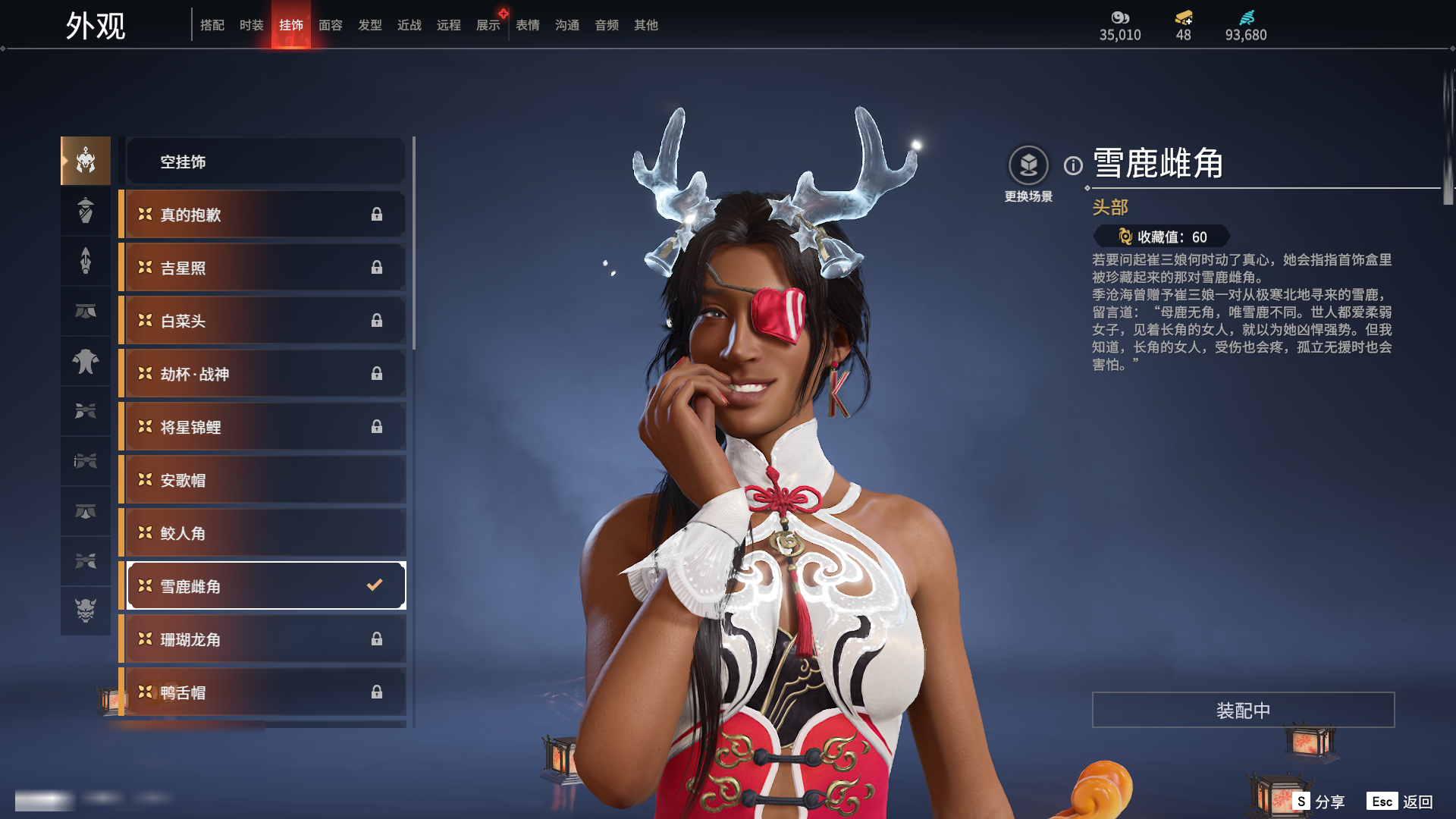Go to the 发型 tab
The width and height of the screenshot is (1456, 819).
(x=370, y=25)
